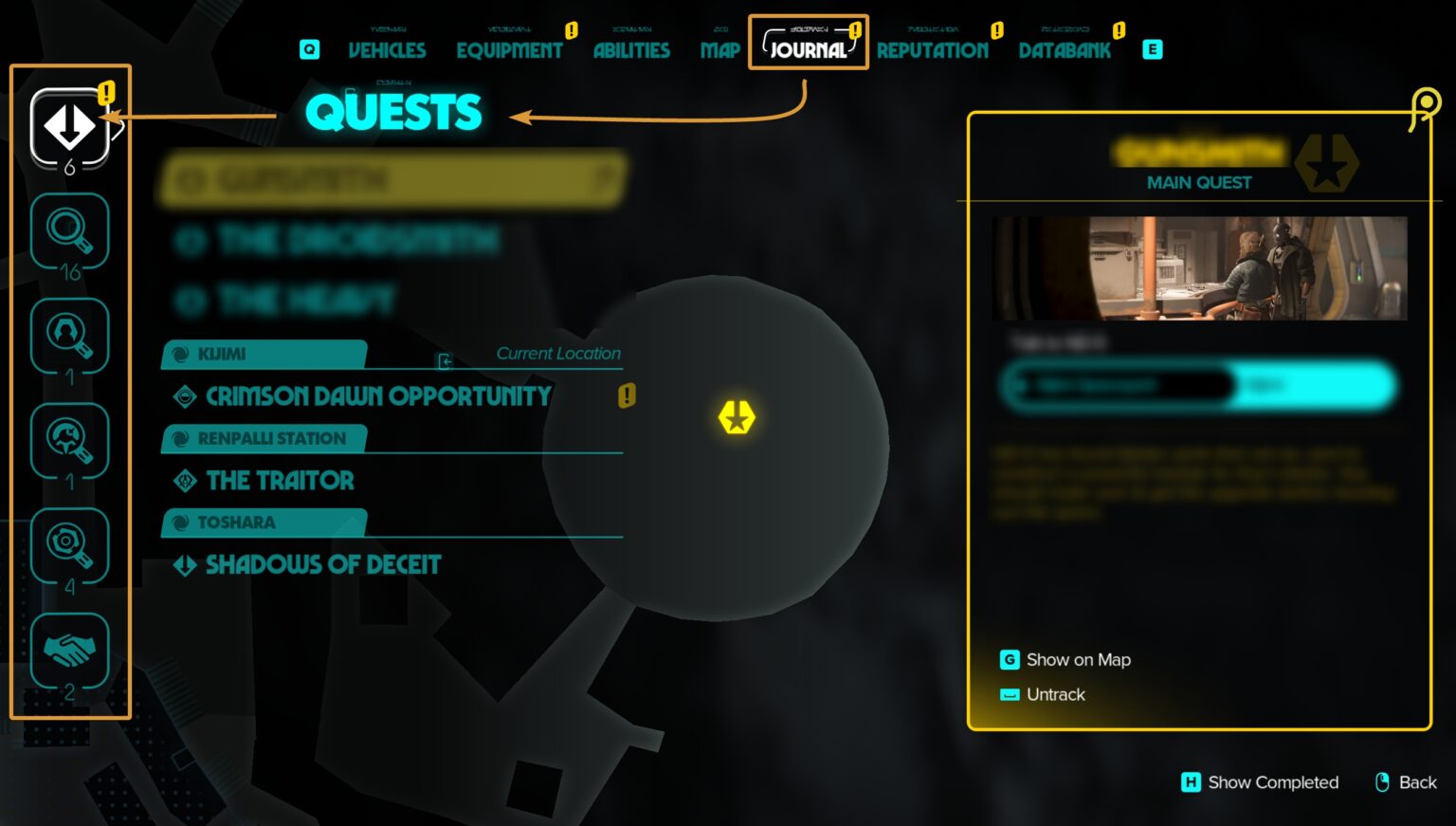Click the quest objective progress bar
1456x826 pixels.
[x=1197, y=385]
